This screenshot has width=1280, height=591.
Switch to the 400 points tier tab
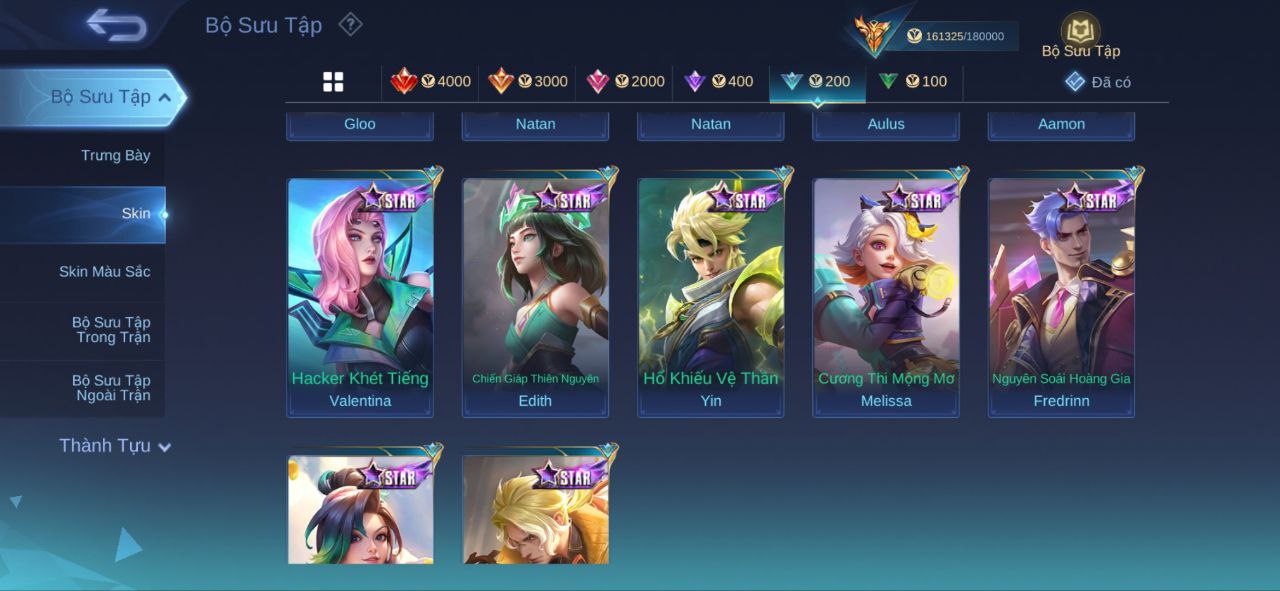719,82
